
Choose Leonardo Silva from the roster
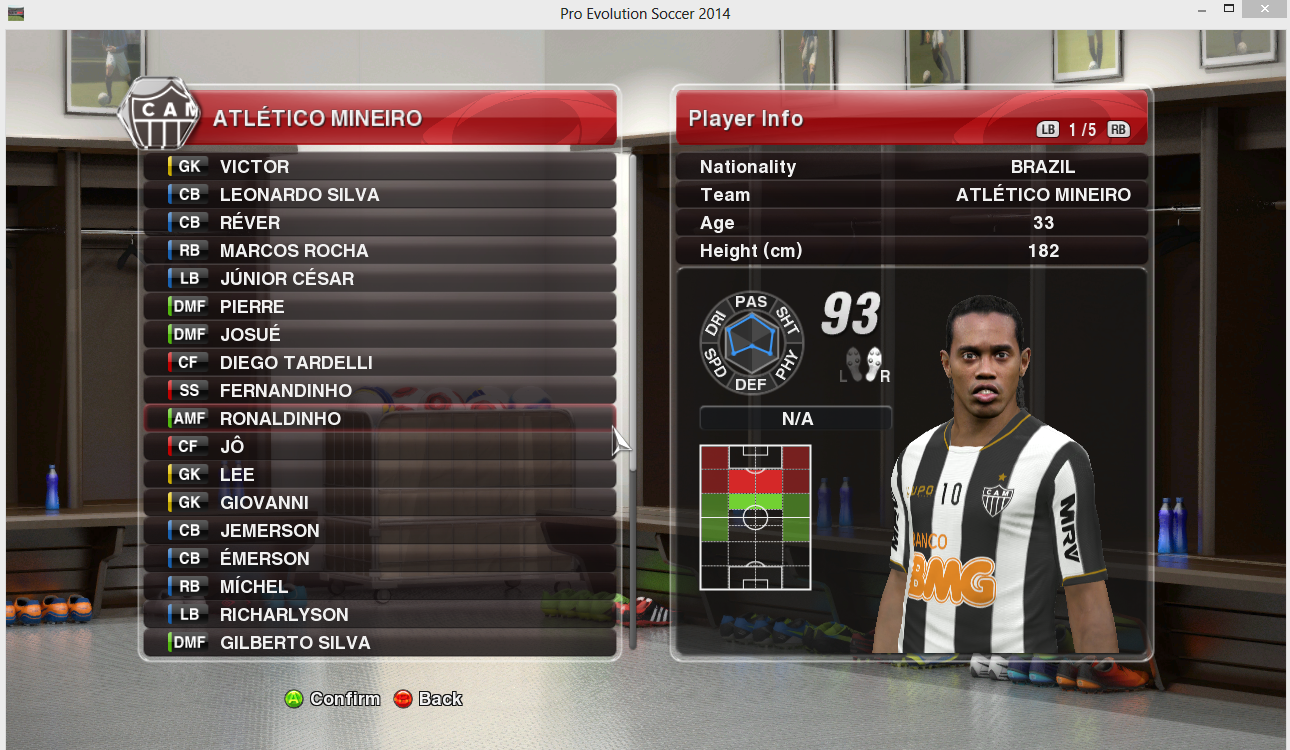coord(380,195)
